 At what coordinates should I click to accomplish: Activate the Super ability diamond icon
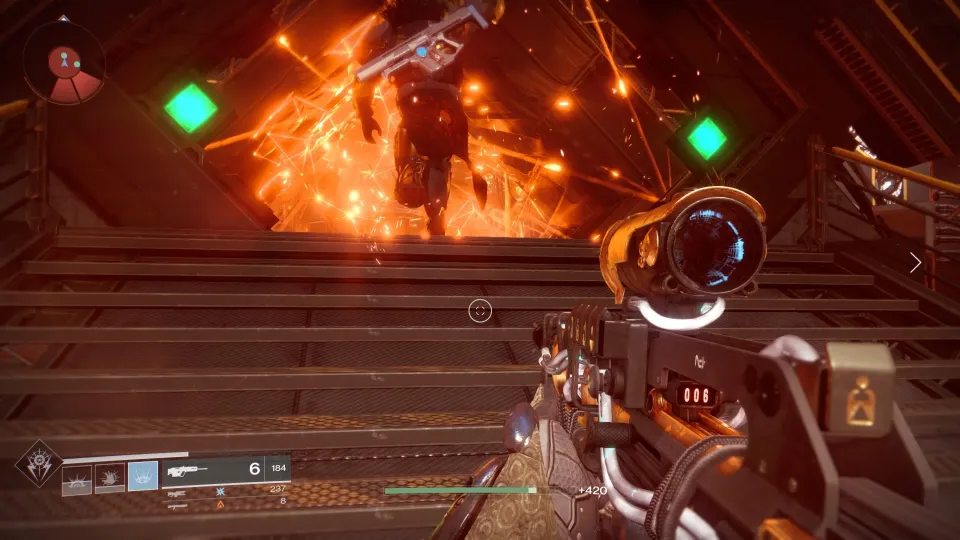[38, 464]
